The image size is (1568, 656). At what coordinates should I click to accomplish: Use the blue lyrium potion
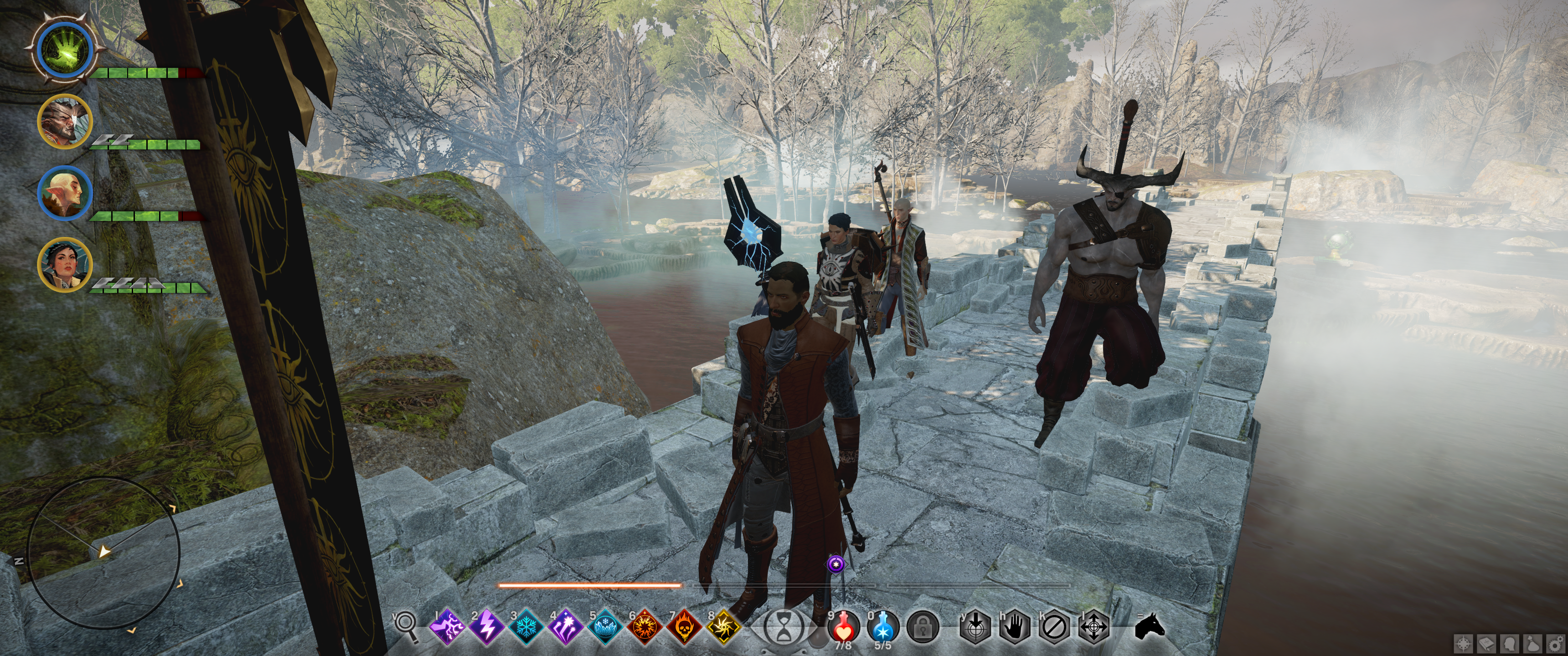[x=883, y=625]
